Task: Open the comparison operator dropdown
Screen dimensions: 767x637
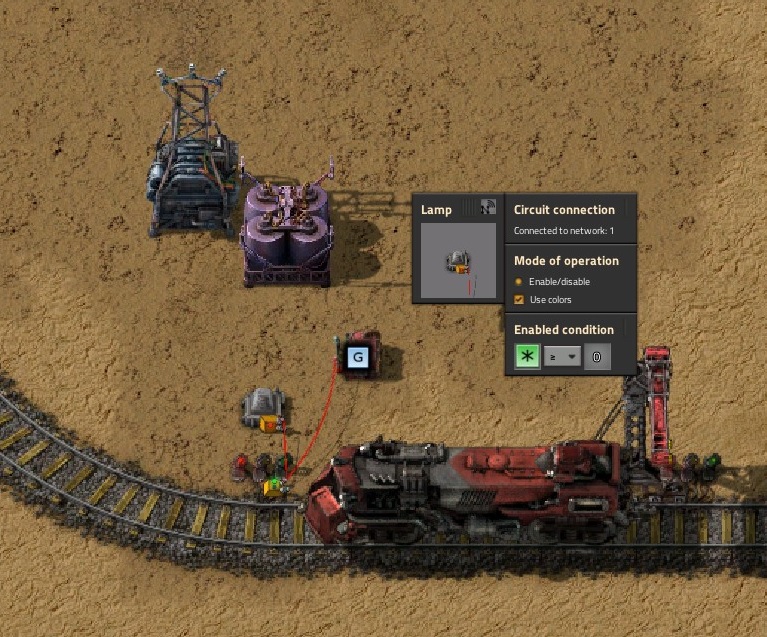Action: tap(562, 357)
